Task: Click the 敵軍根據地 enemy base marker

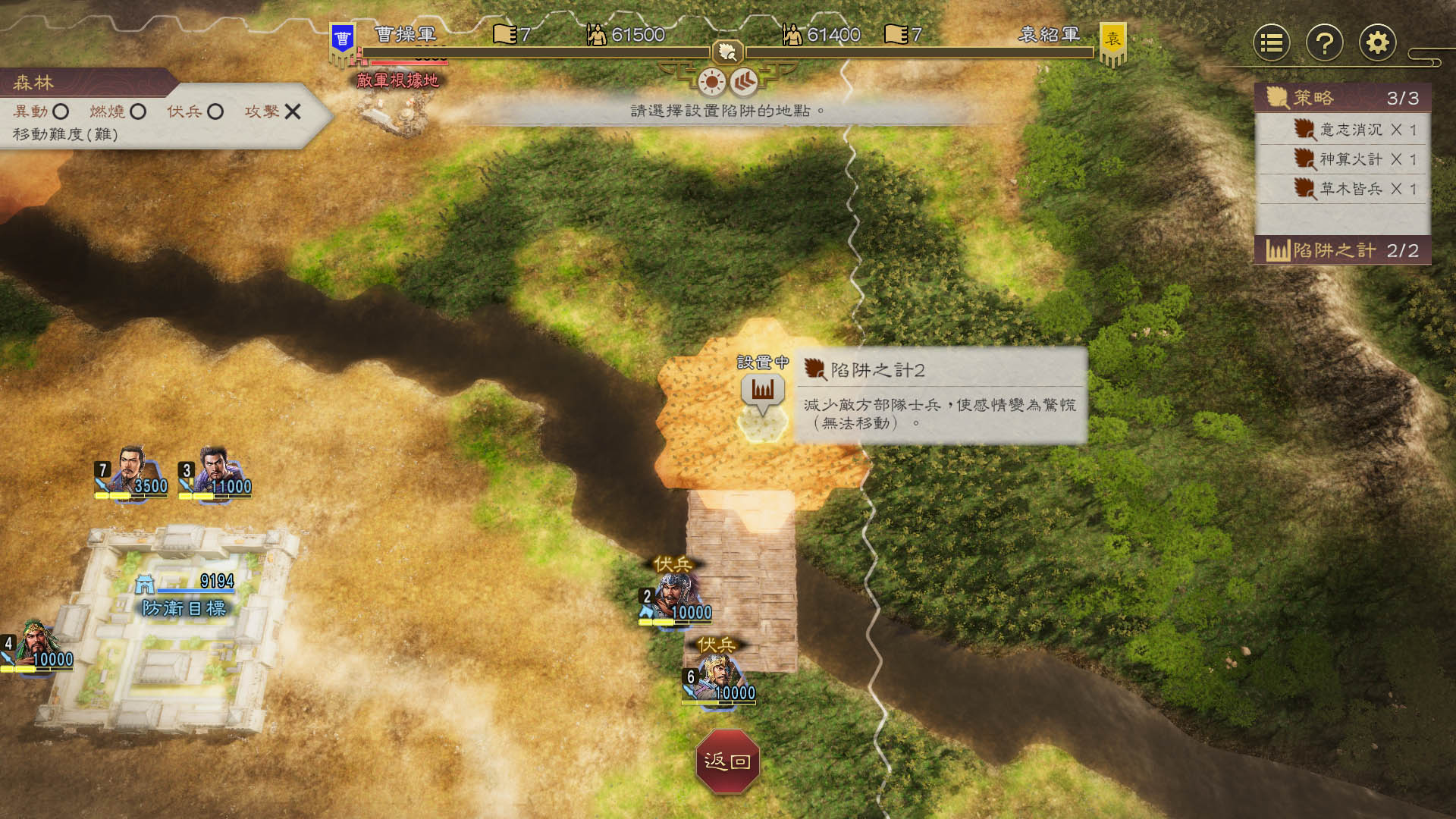Action: (397, 80)
